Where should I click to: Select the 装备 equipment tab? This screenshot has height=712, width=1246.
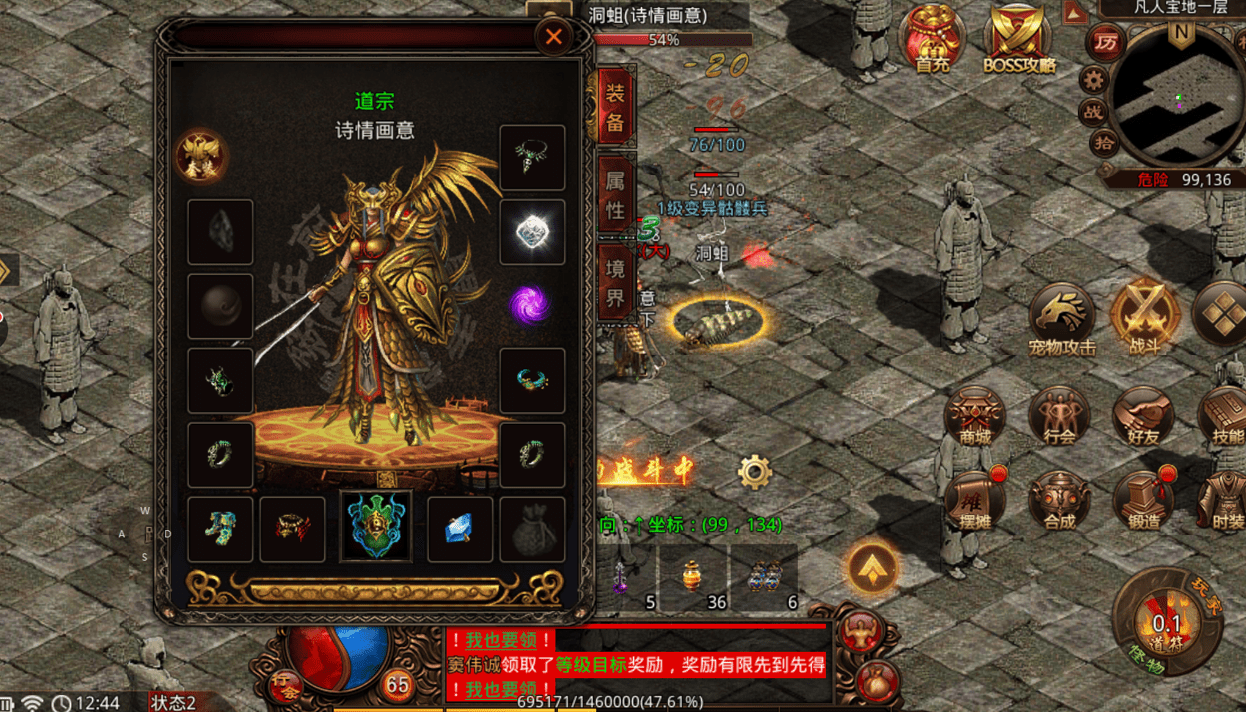click(615, 107)
